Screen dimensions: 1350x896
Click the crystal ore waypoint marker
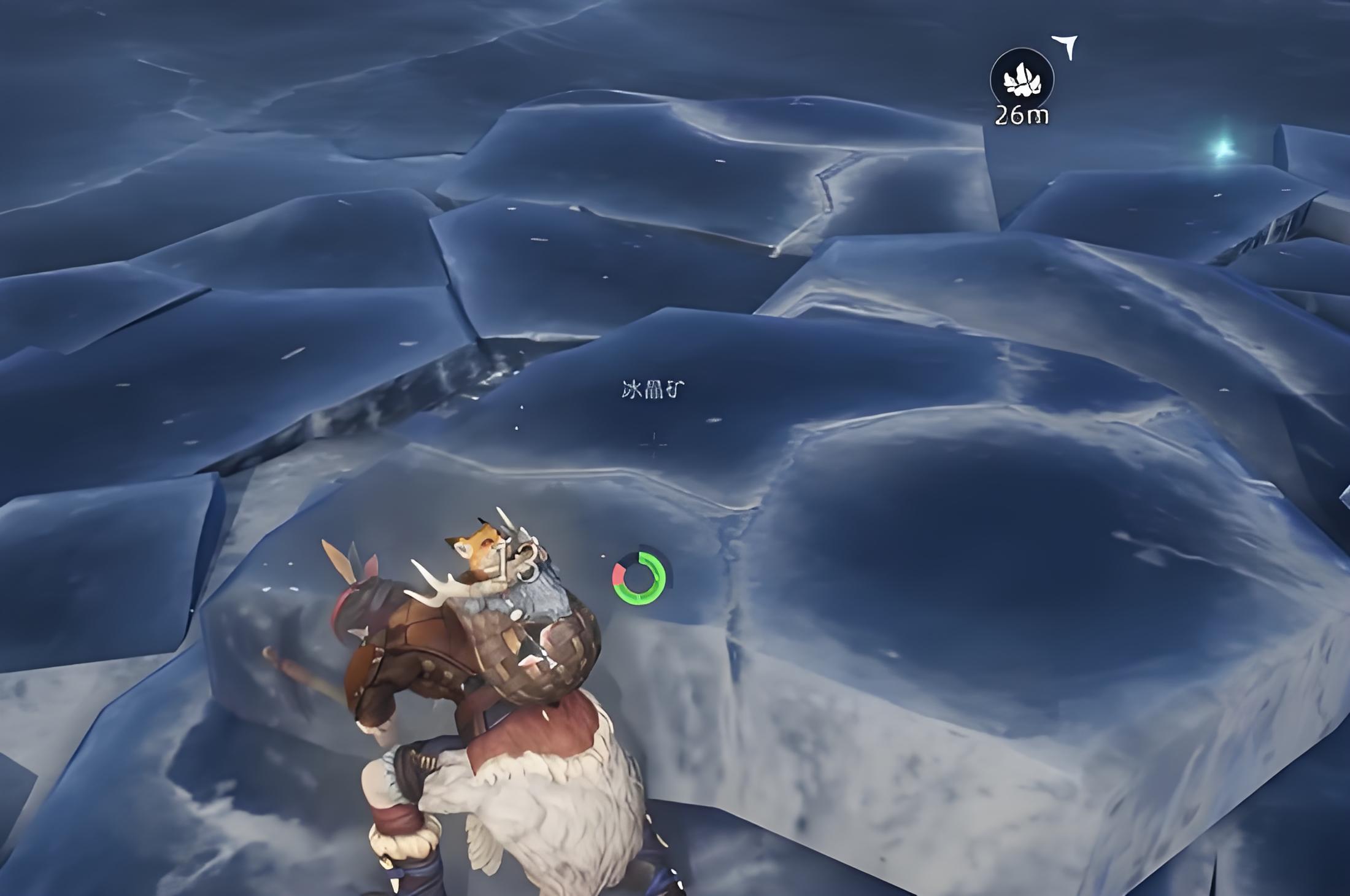pos(1022,80)
